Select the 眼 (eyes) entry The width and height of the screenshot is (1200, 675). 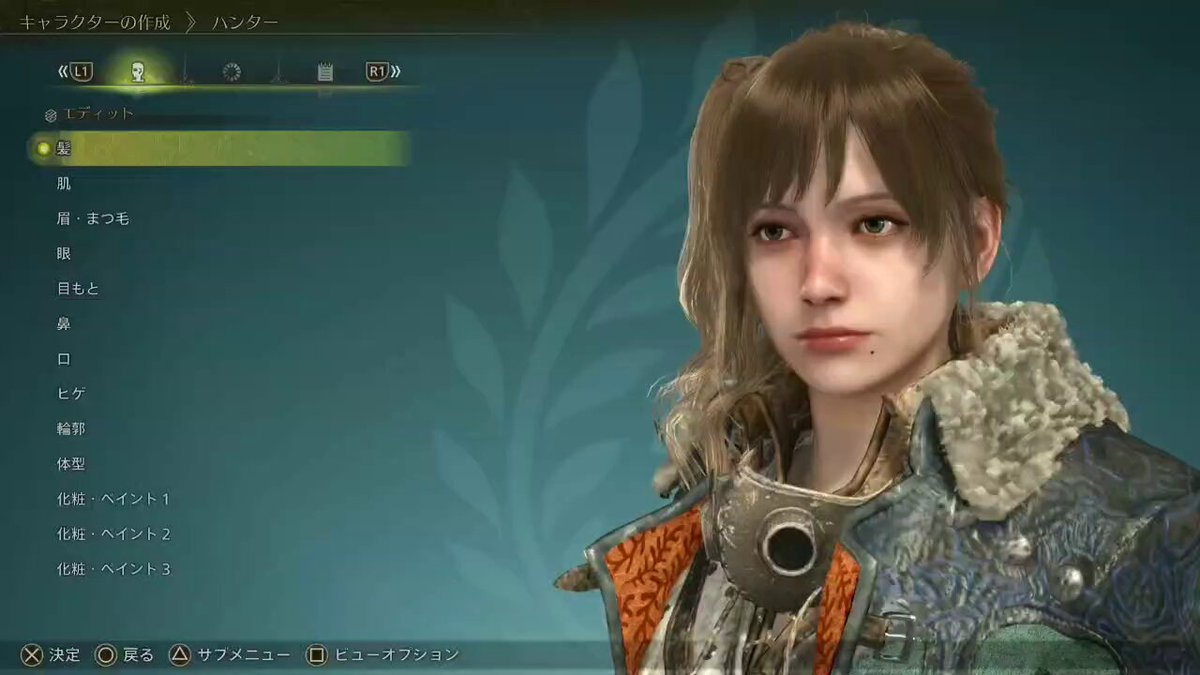click(x=64, y=253)
